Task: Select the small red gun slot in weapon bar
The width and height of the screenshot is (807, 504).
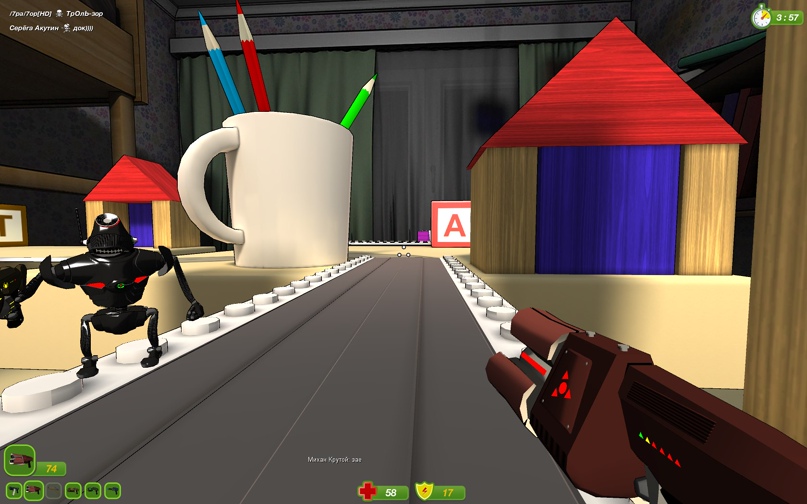Action: point(33,491)
